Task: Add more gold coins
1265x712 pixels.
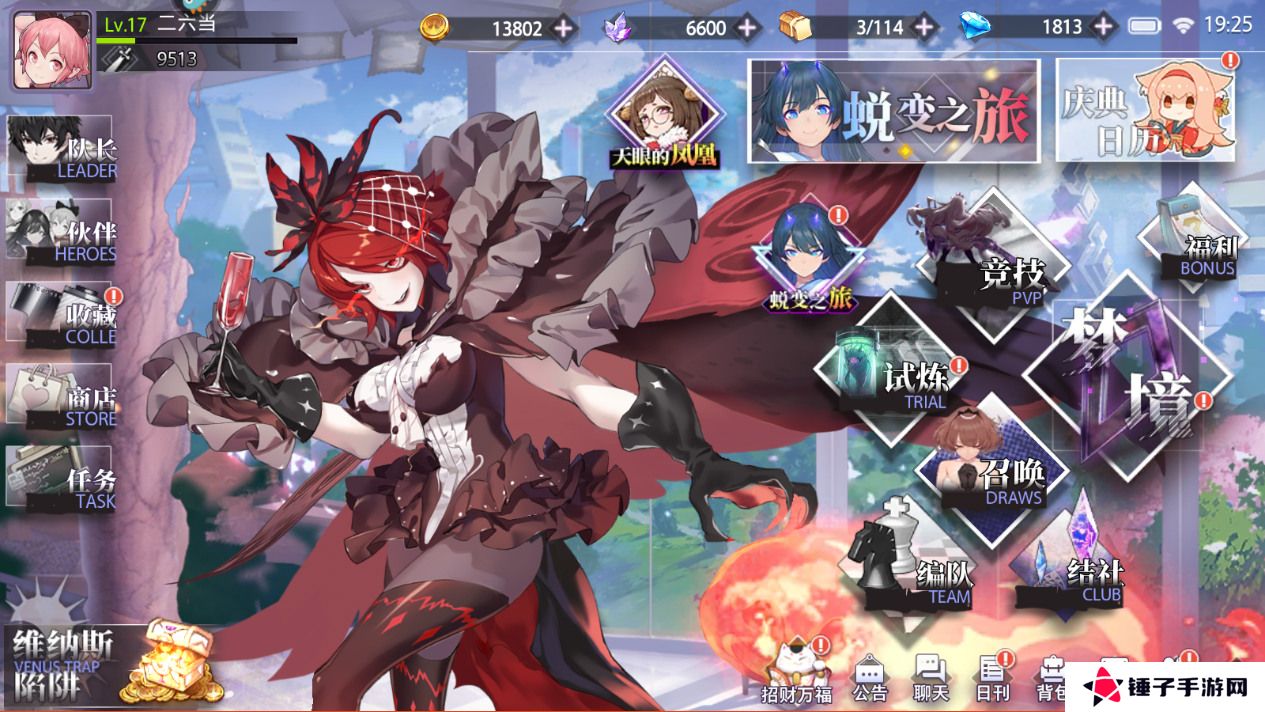Action: click(x=564, y=28)
